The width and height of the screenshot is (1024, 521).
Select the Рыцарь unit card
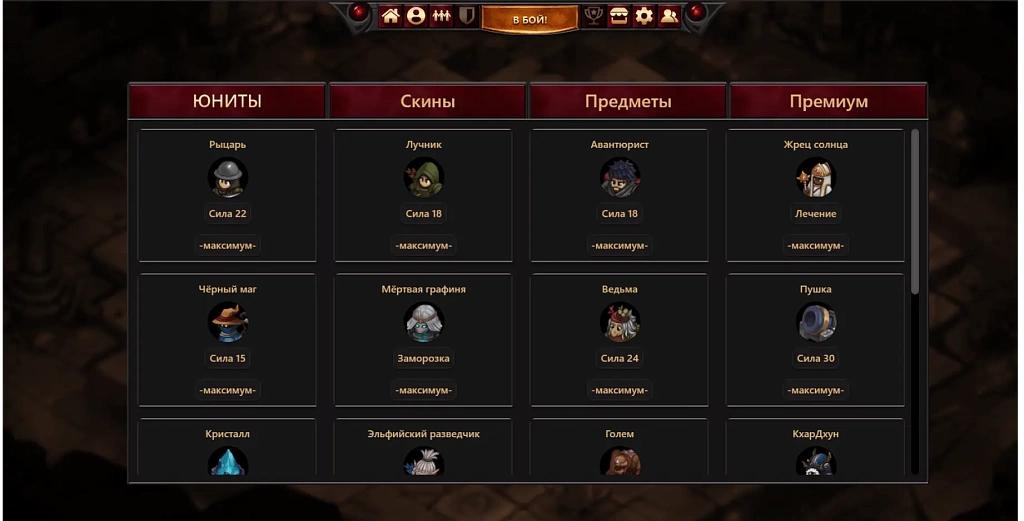pyautogui.click(x=228, y=195)
